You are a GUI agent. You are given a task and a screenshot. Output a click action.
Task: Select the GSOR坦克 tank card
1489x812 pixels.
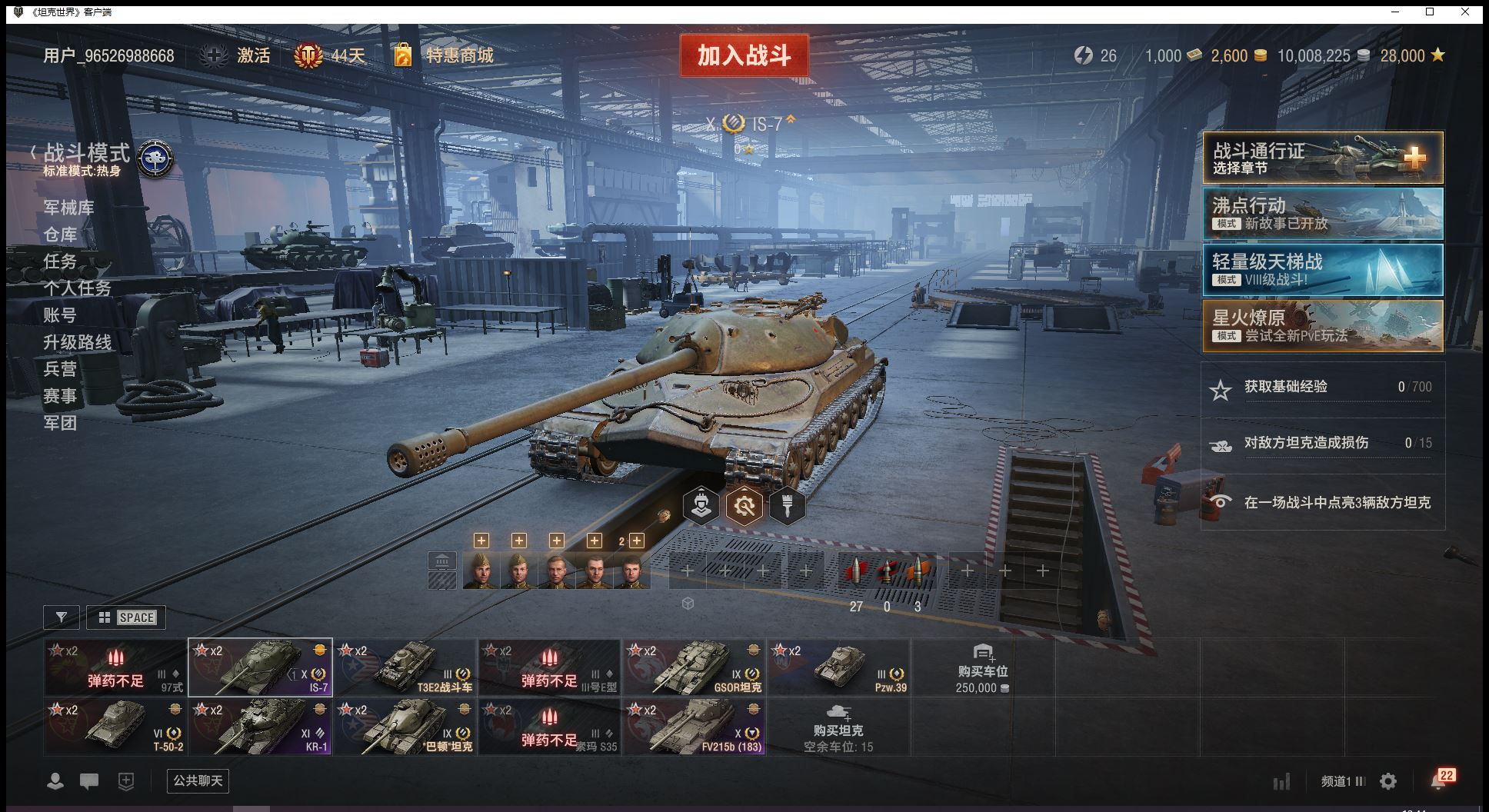click(694, 667)
